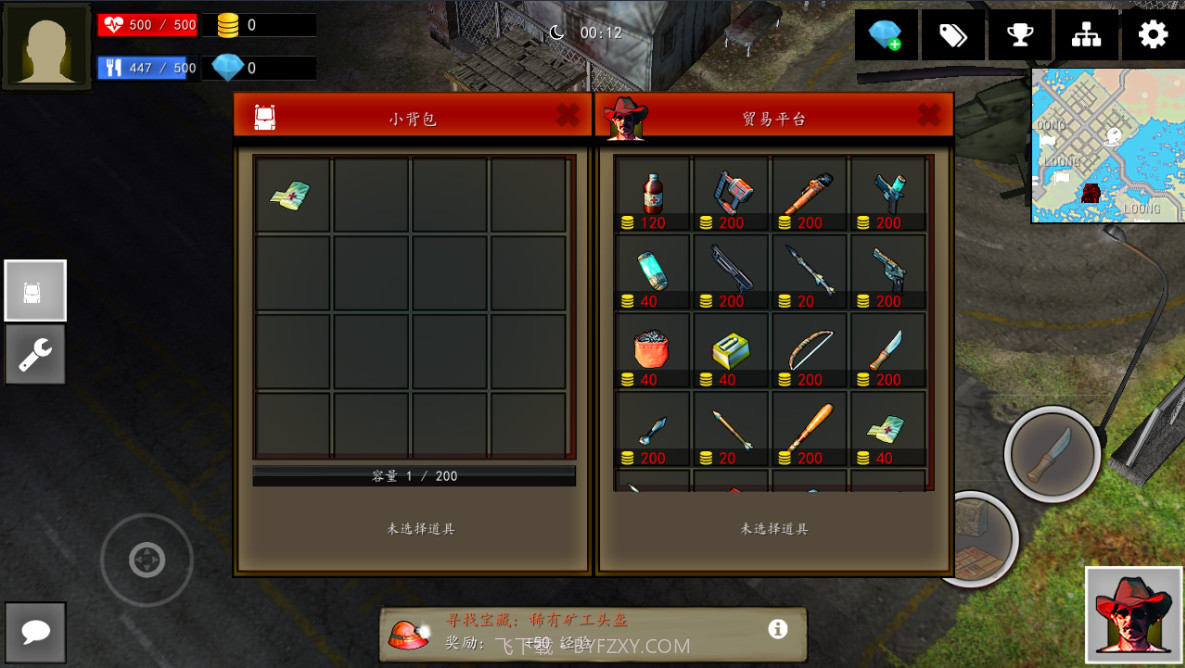
Task: Pick the red medicine bottle for 120 coins
Action: point(652,194)
